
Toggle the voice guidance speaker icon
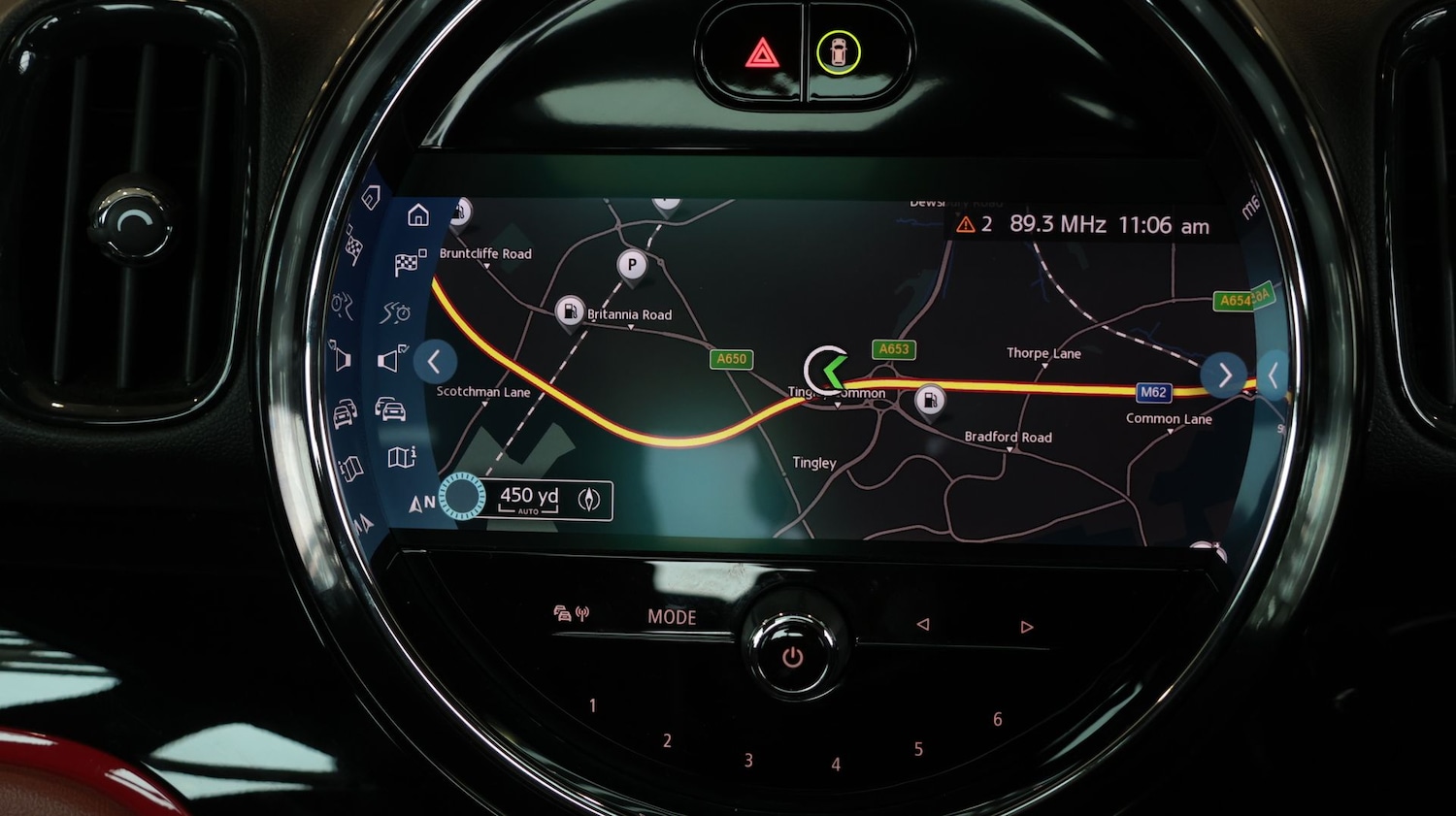pos(391,360)
